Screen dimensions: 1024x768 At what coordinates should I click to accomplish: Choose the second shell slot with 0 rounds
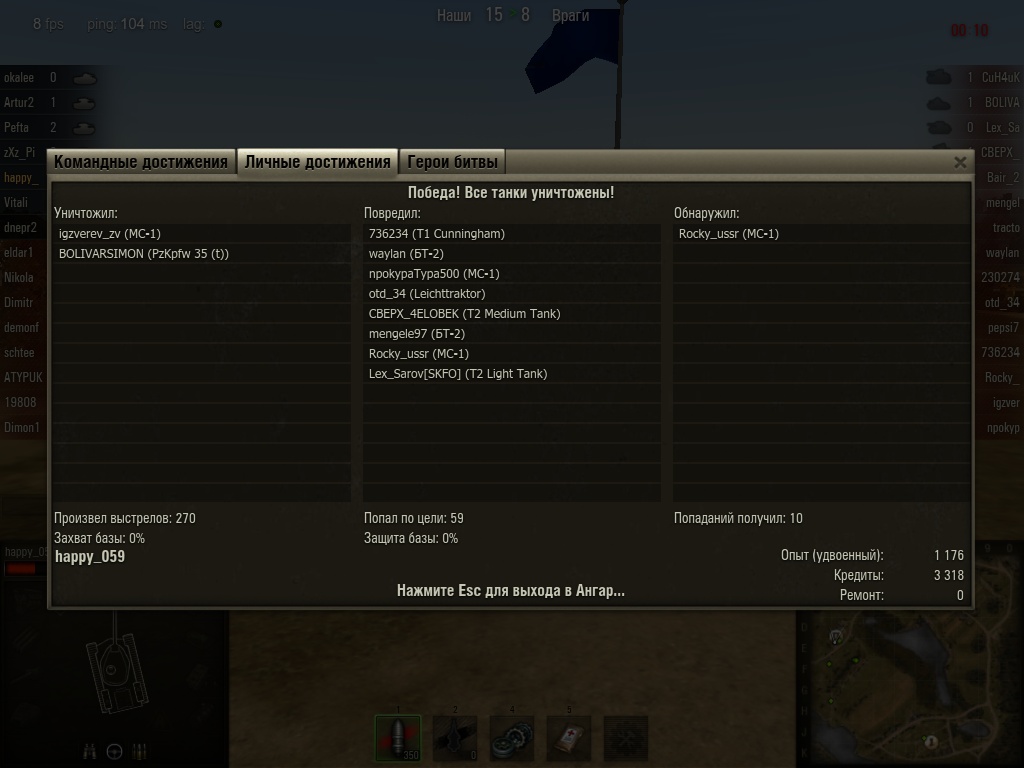click(x=455, y=738)
